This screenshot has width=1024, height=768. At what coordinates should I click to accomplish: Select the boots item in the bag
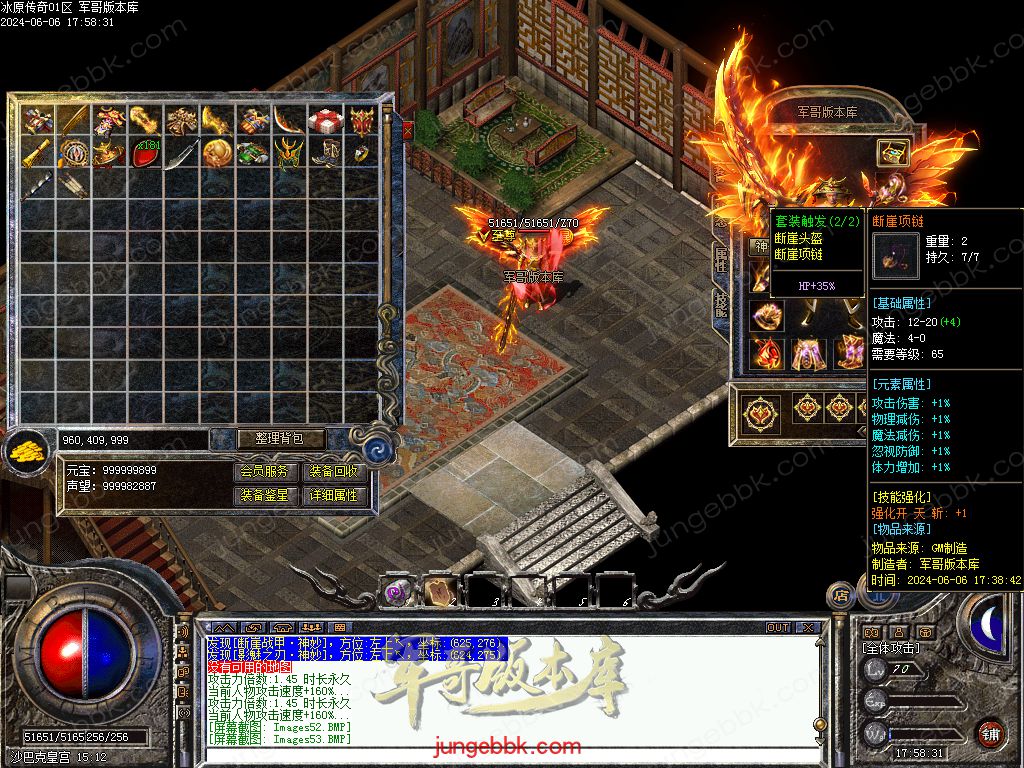[x=325, y=154]
